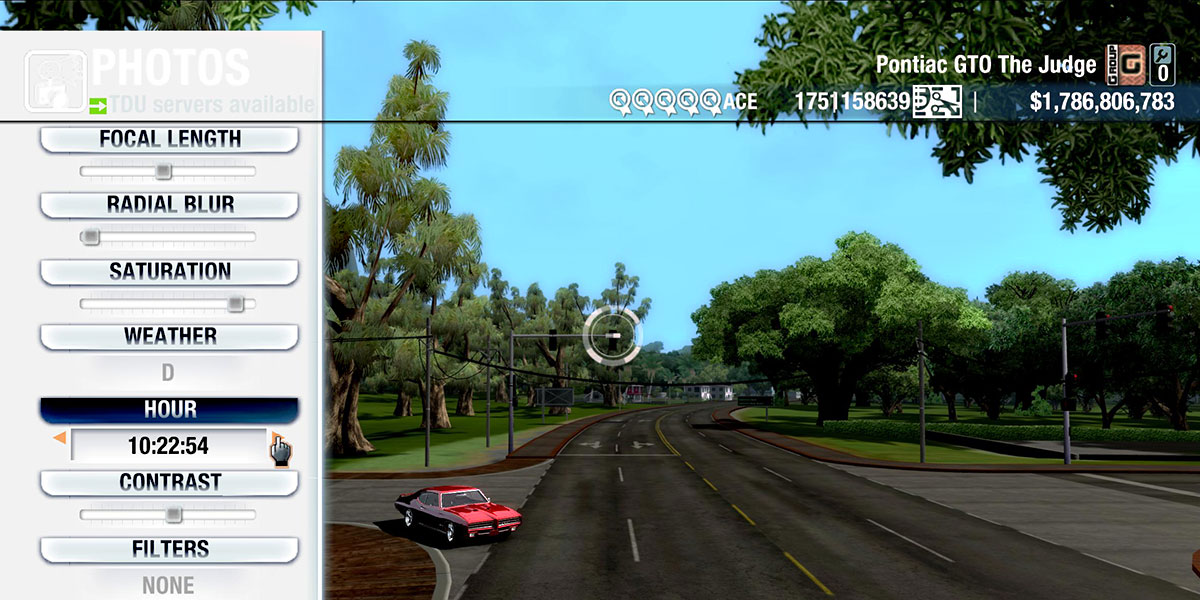The height and width of the screenshot is (600, 1200).
Task: Click the Radial Blur slider handle
Action: point(91,237)
